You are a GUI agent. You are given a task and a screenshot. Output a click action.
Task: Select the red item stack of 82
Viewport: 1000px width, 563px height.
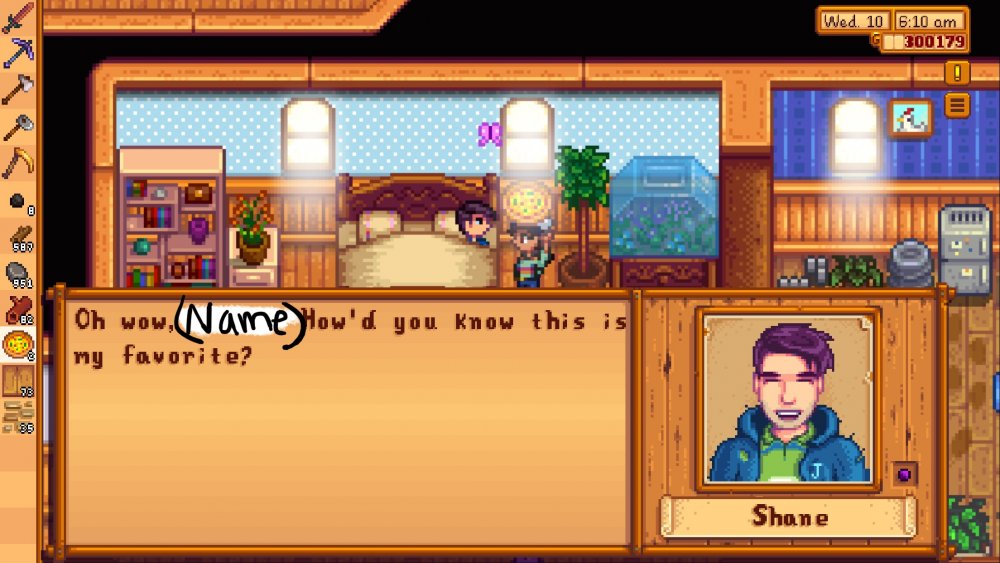coord(18,309)
